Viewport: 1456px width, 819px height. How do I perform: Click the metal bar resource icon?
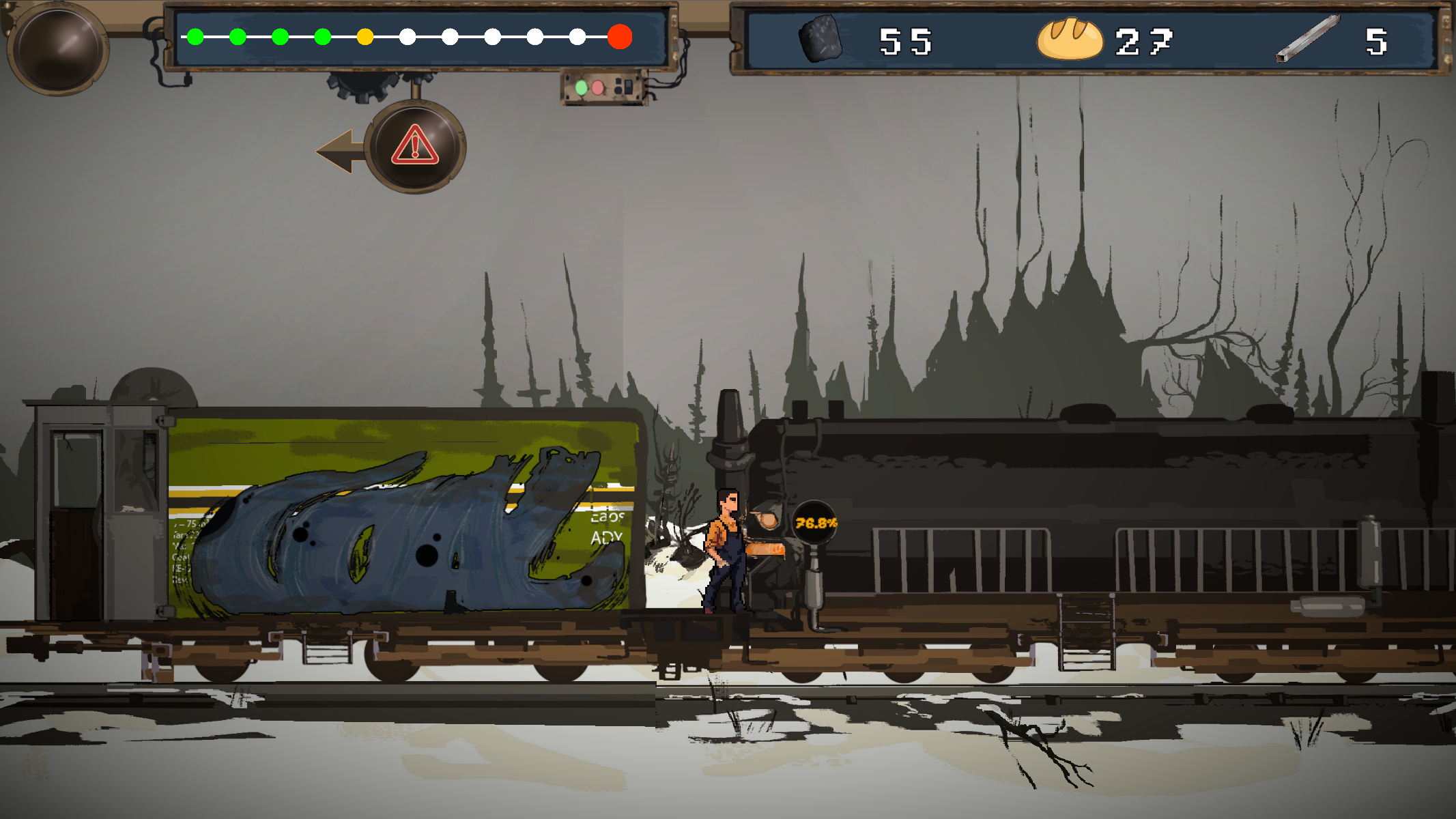[1307, 40]
